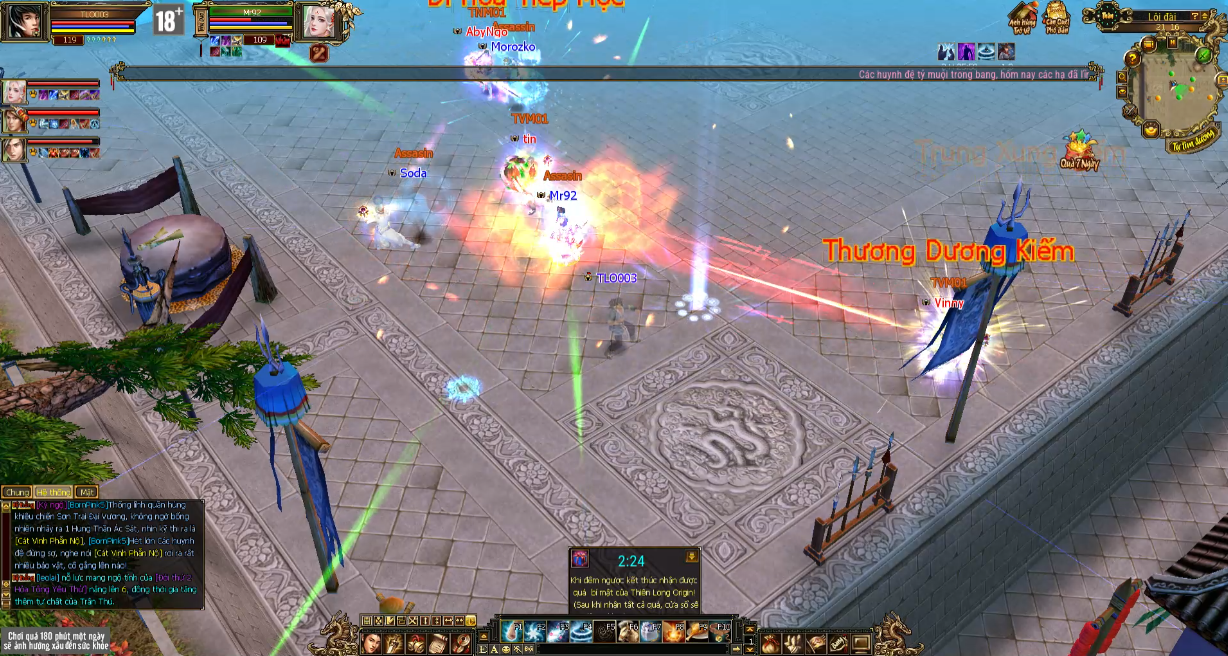Switch to the Hệ thống chat tab
1228x656 pixels.
coord(52,492)
